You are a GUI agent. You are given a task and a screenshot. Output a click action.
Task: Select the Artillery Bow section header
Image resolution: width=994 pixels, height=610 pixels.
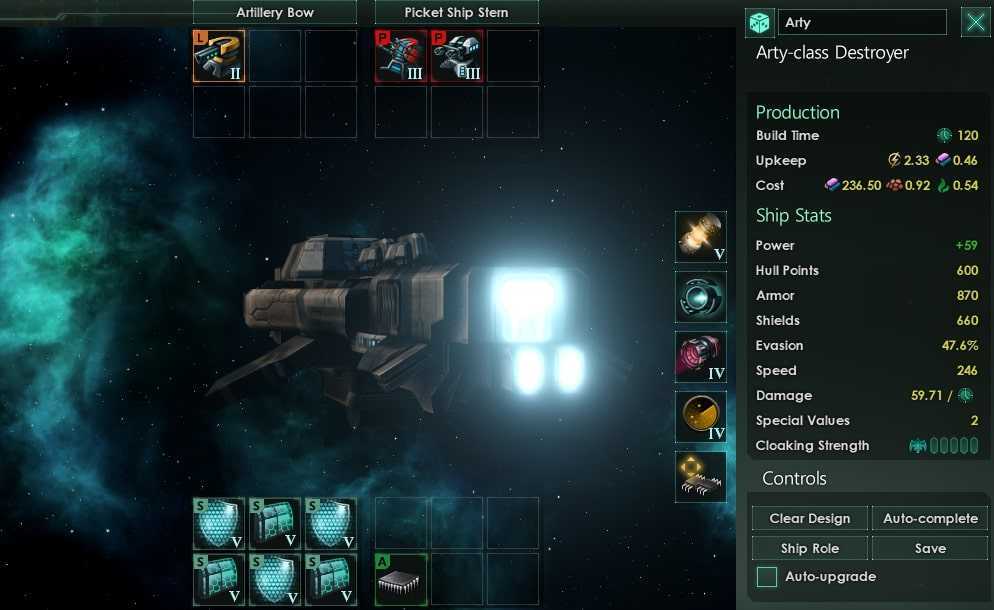point(274,13)
